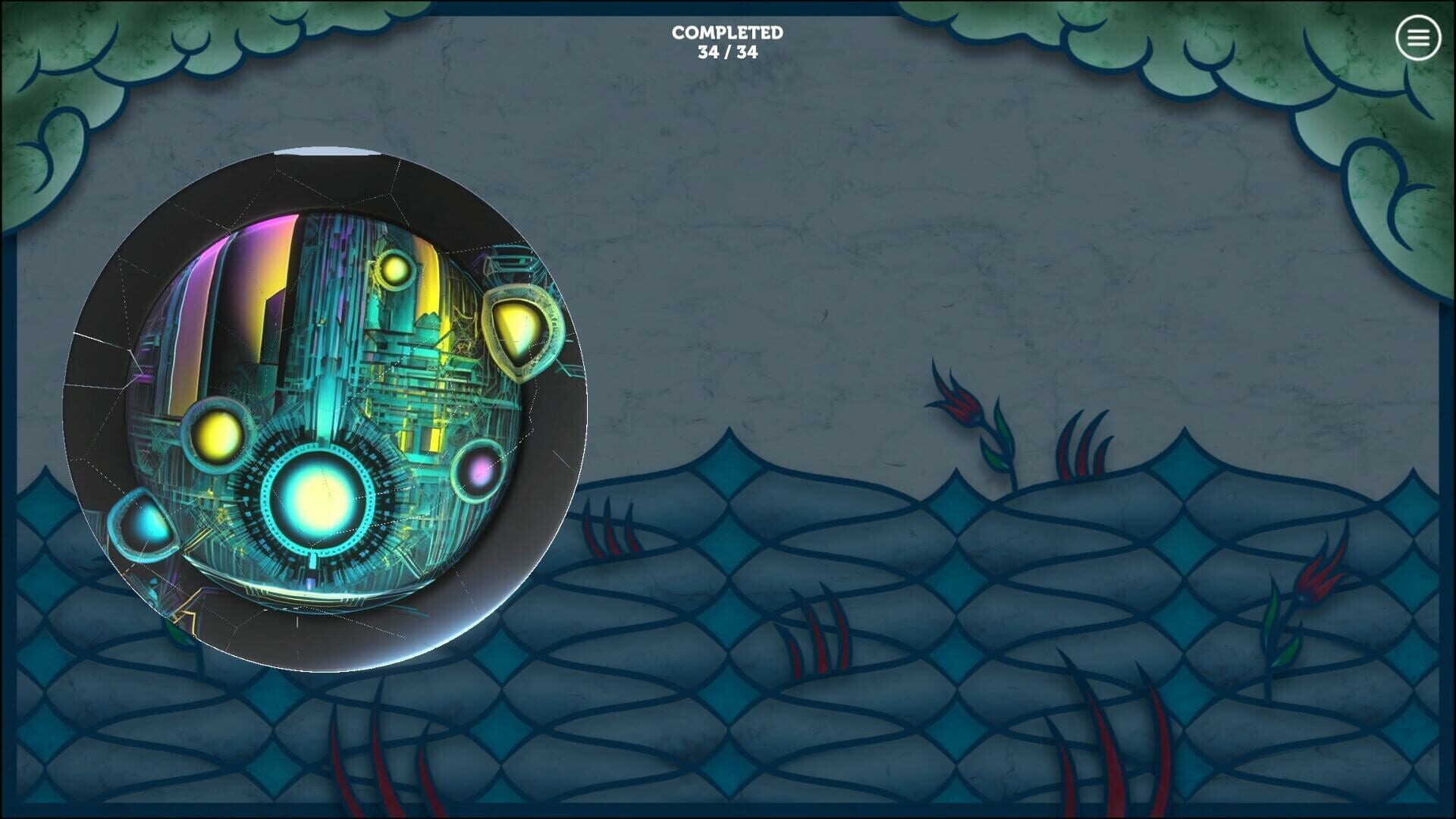This screenshot has height=819, width=1456.
Task: Click the small yellow orb near the top of the sphere
Action: pos(394,269)
